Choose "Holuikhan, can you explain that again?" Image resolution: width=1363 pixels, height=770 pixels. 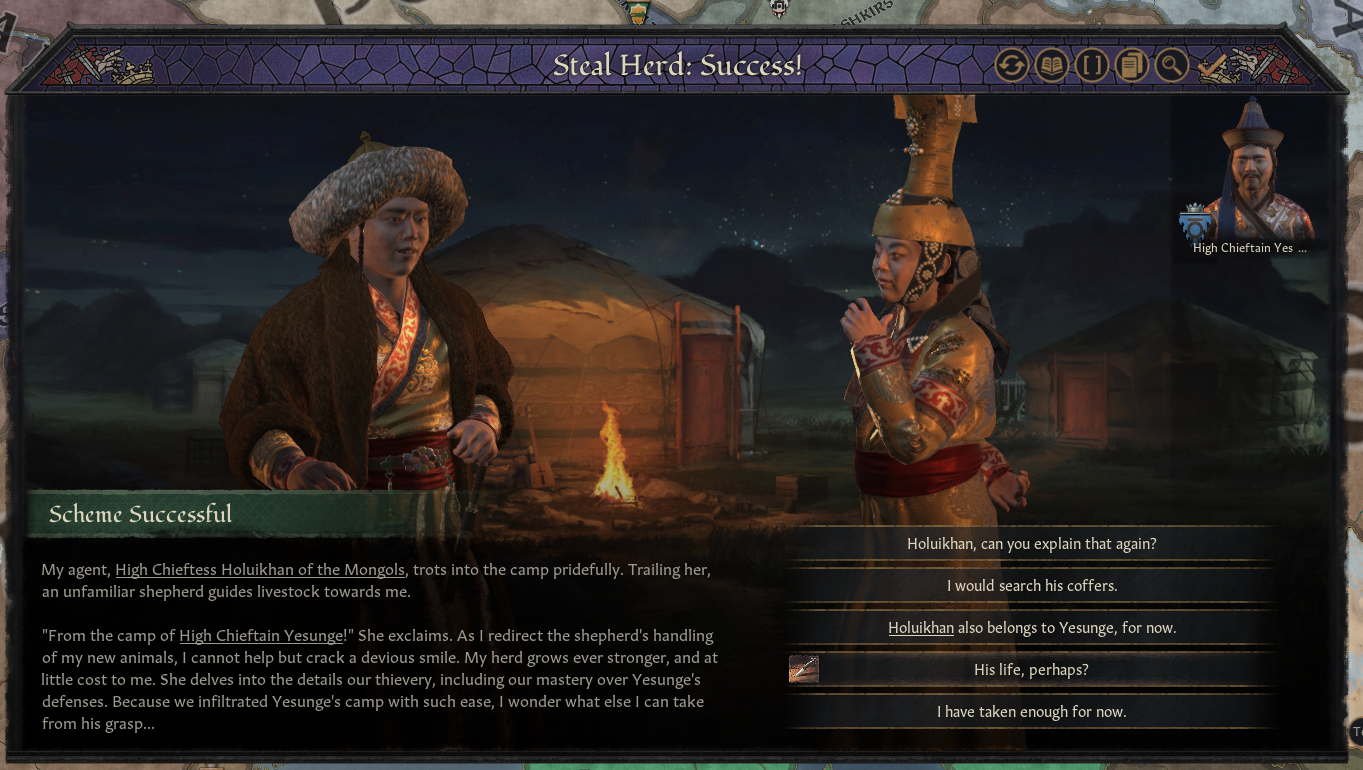pyautogui.click(x=1031, y=544)
